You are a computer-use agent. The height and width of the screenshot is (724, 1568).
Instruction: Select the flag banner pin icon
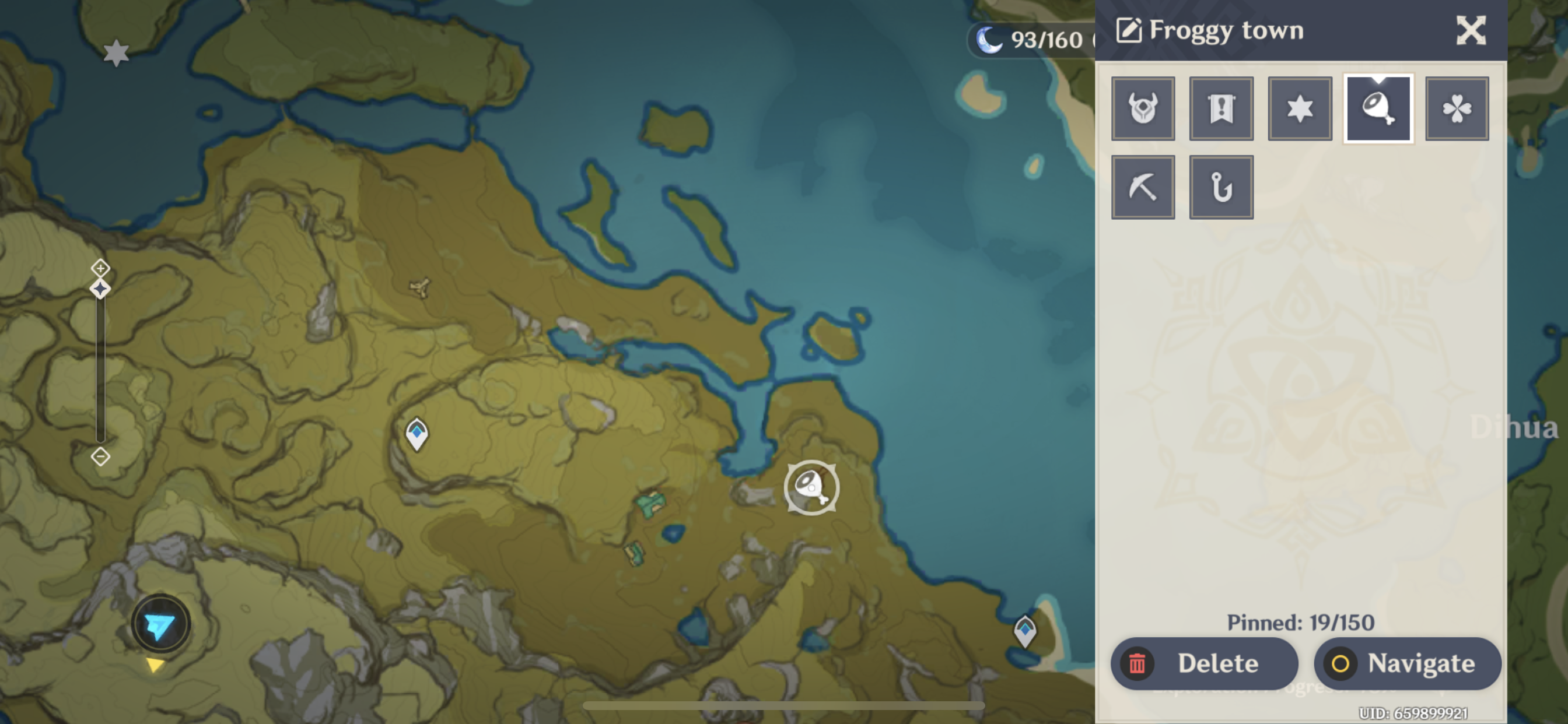(1221, 109)
